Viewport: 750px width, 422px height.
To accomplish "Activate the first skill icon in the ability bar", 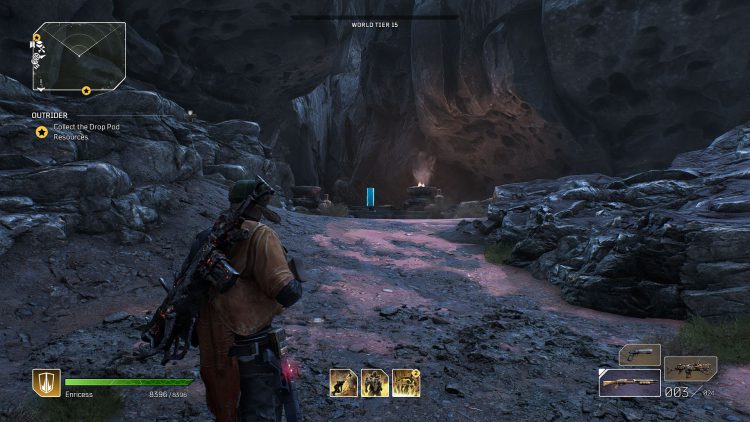I will (343, 382).
